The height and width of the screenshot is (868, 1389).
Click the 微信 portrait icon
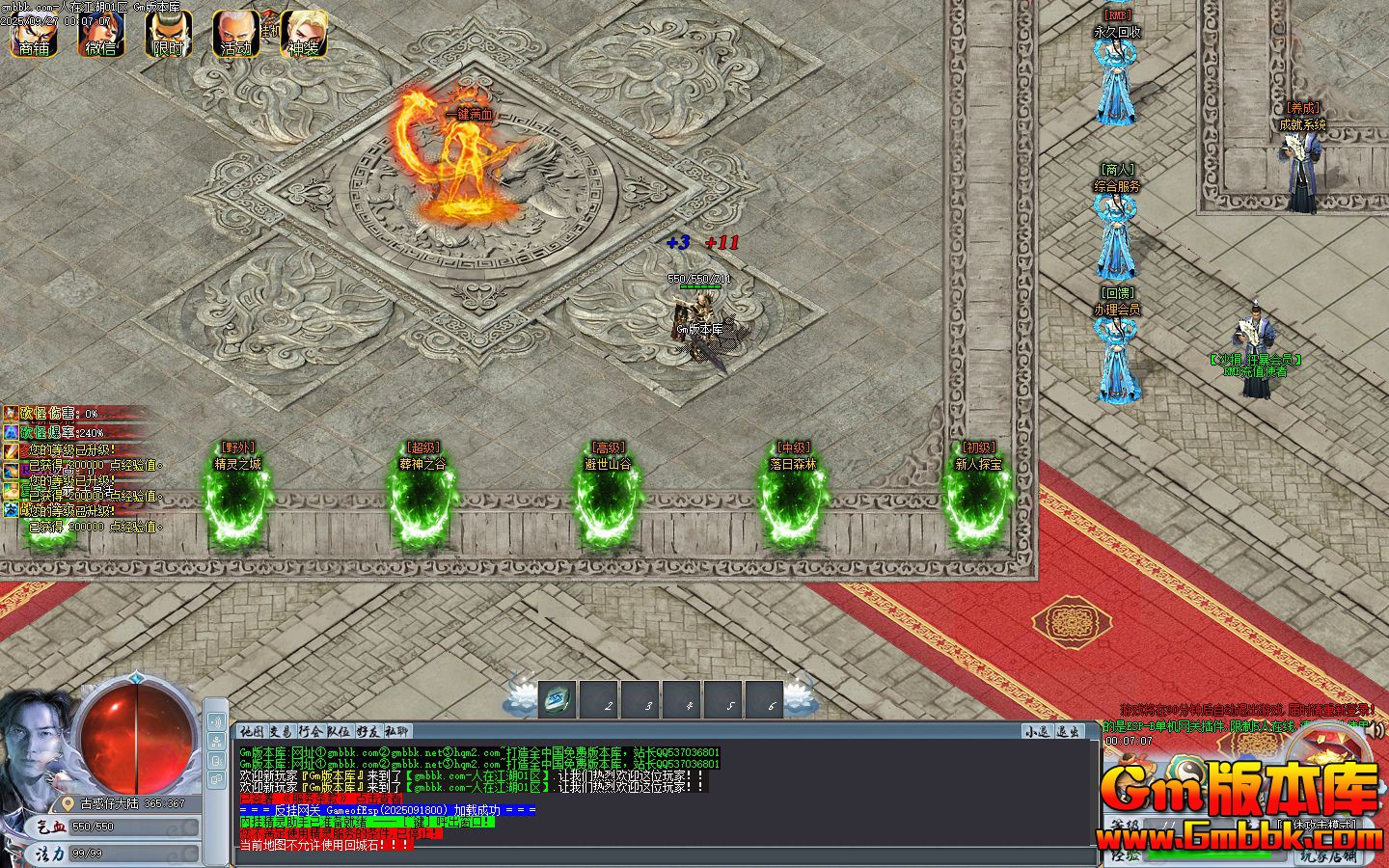[x=101, y=35]
